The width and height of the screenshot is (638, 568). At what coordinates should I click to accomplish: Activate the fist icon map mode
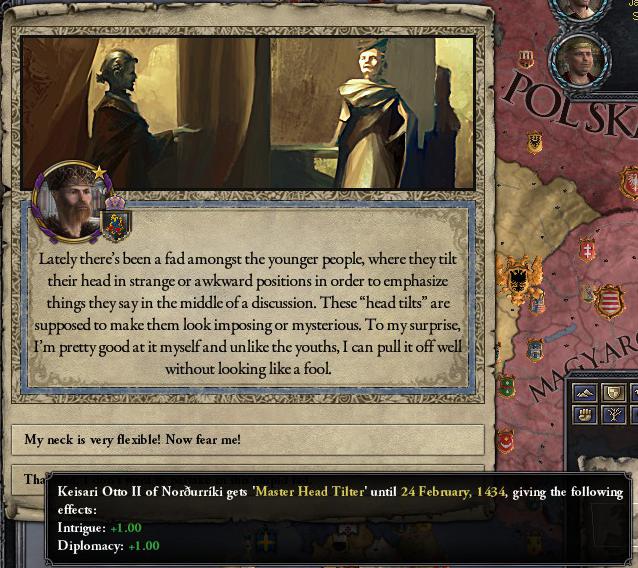585,415
